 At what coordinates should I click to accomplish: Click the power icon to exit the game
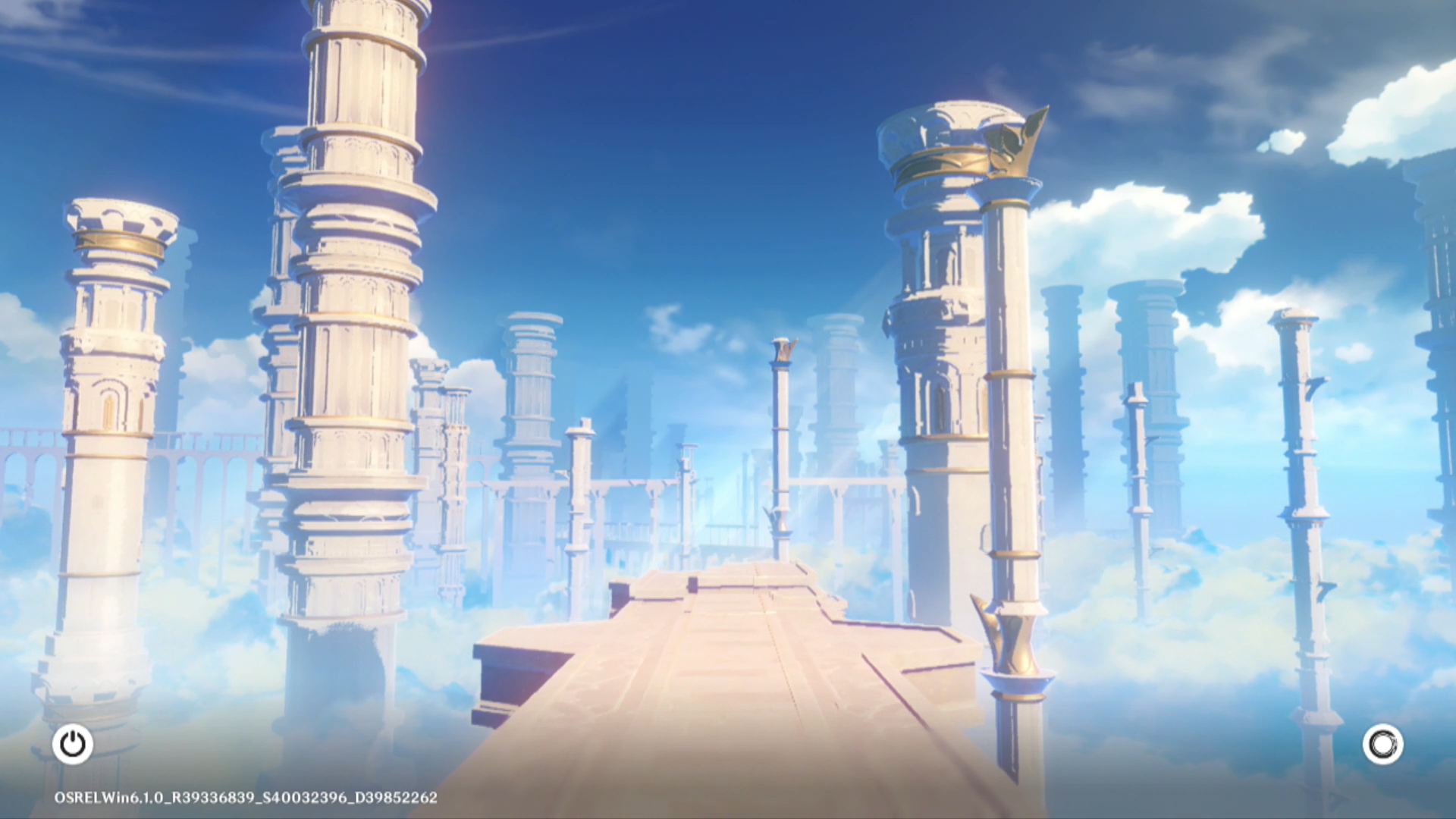[73, 744]
